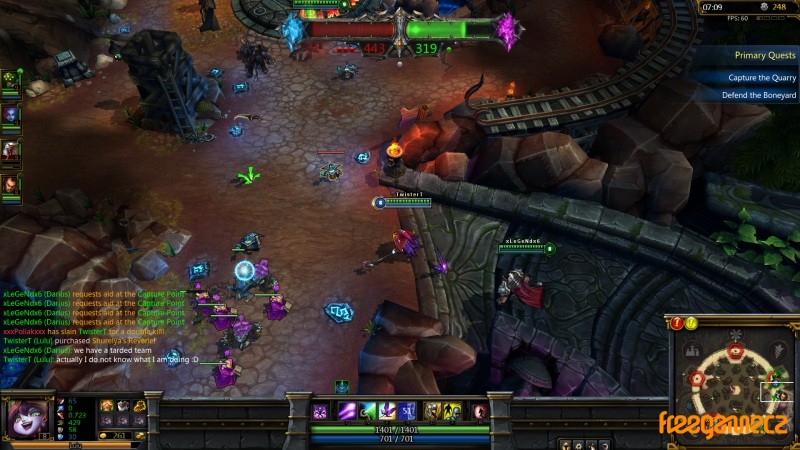Click the red alert ping button
This screenshot has width=800, height=450.
click(677, 323)
